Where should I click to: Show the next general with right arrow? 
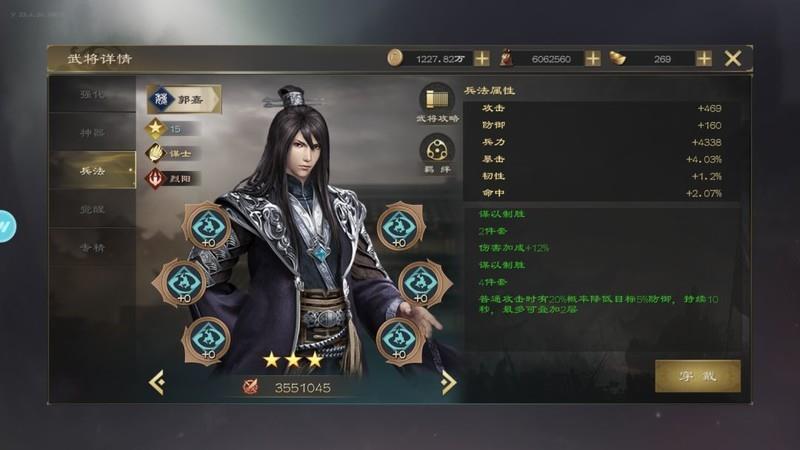[448, 382]
